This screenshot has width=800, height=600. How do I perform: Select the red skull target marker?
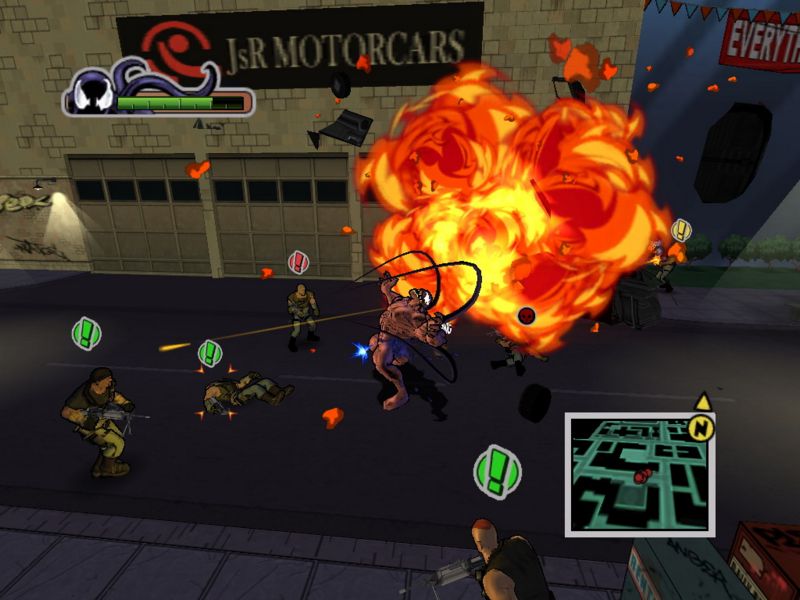tap(527, 316)
